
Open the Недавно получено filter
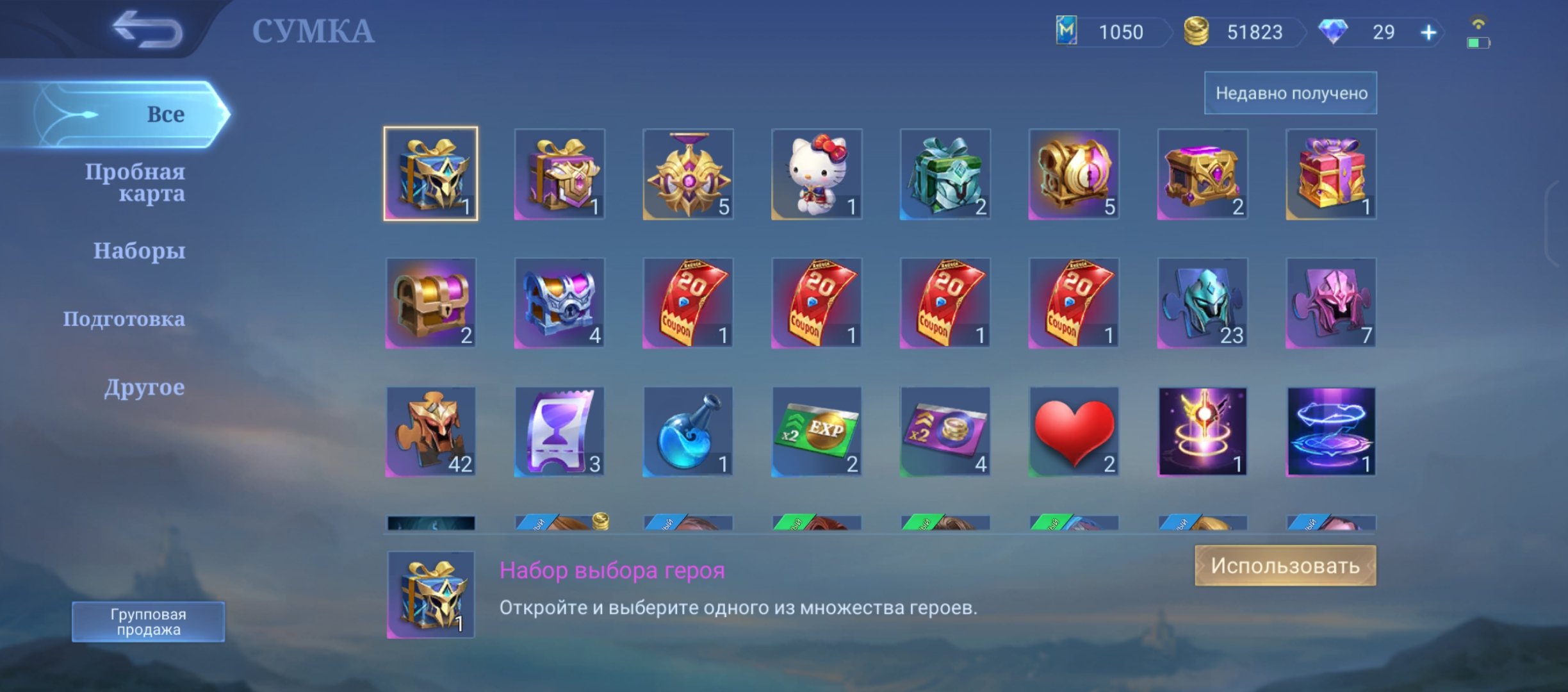pos(1289,92)
